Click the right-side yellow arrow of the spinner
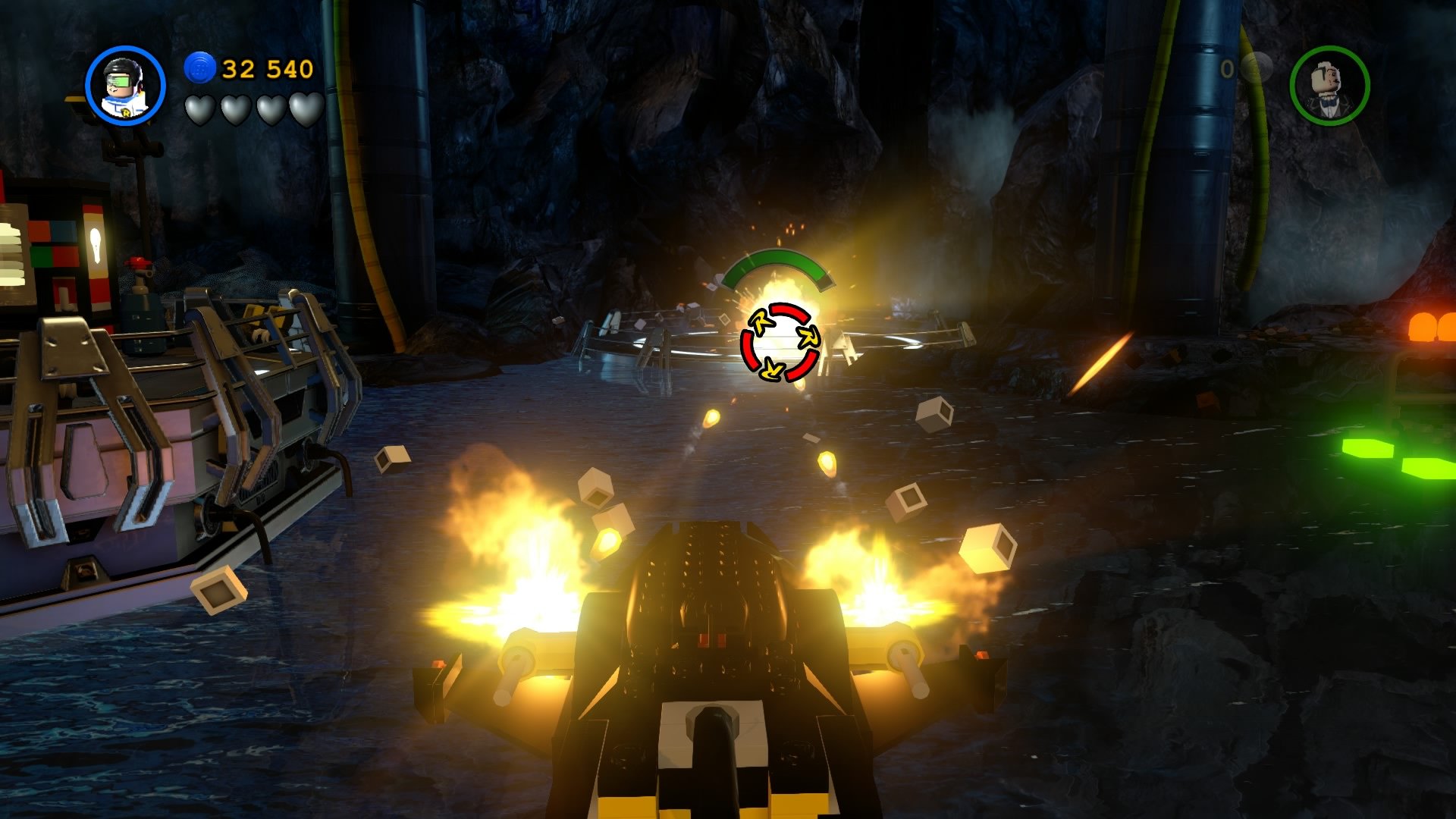 (x=808, y=336)
